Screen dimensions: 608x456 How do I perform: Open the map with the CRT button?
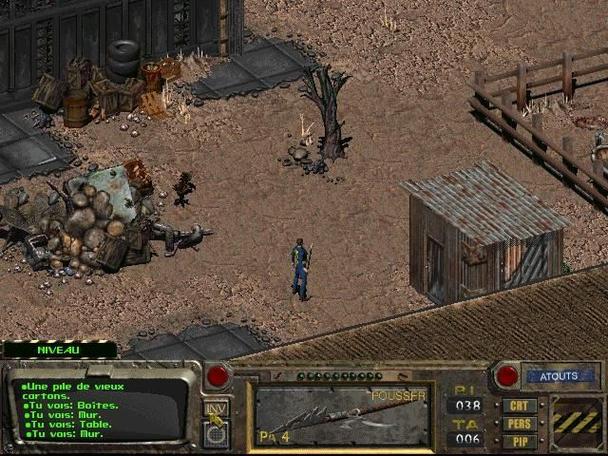point(519,406)
